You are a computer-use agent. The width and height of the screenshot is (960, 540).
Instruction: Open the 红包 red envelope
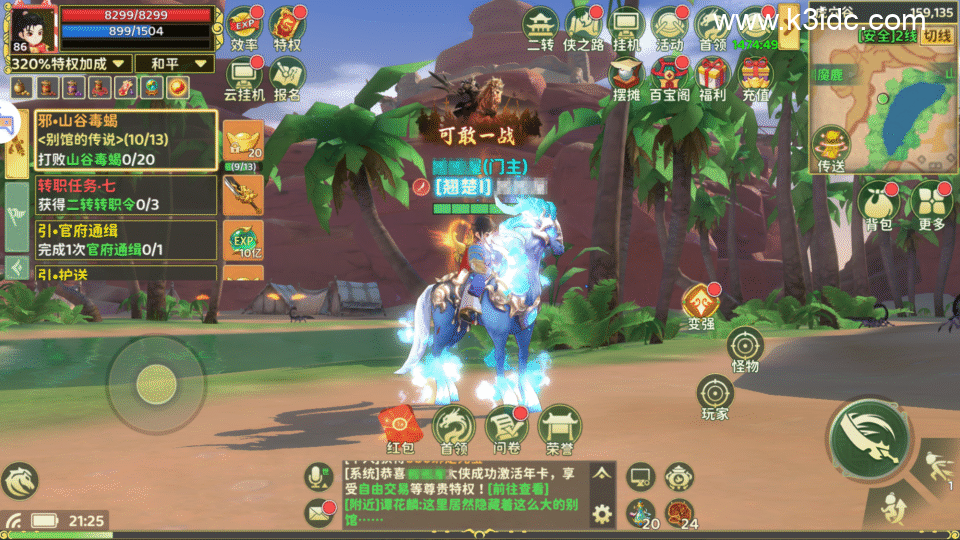coord(400,425)
